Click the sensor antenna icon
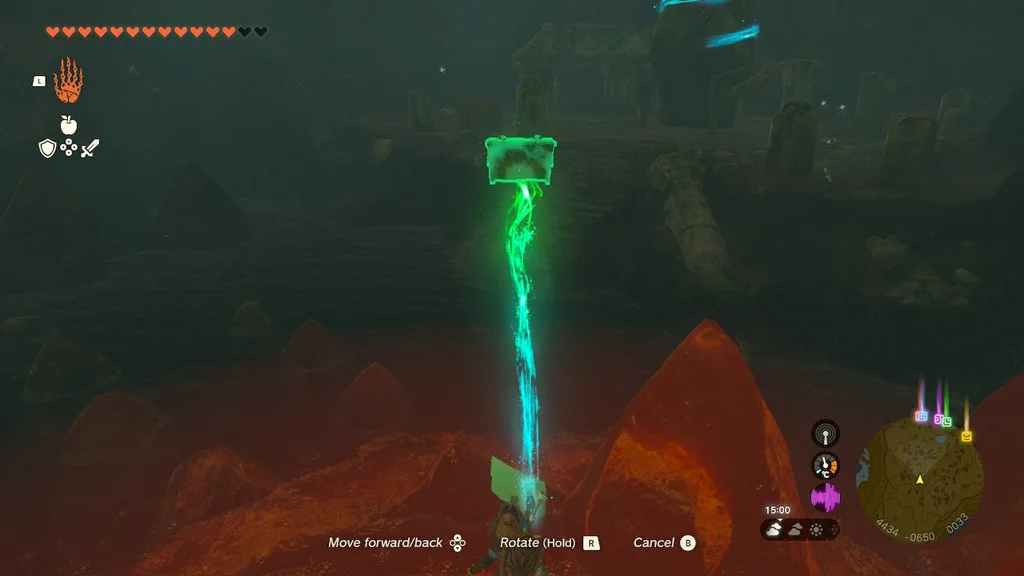 [825, 433]
